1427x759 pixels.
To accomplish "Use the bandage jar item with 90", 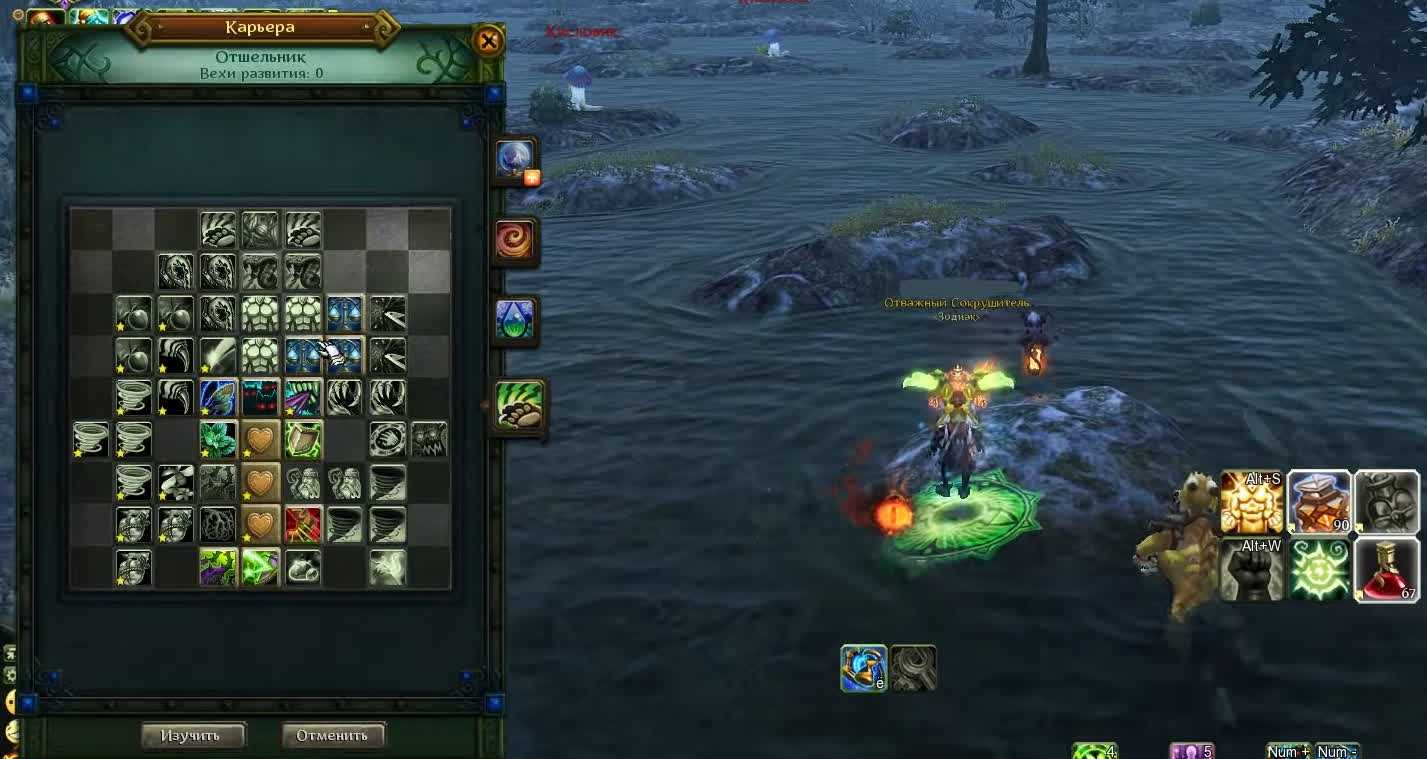I will click(1319, 502).
